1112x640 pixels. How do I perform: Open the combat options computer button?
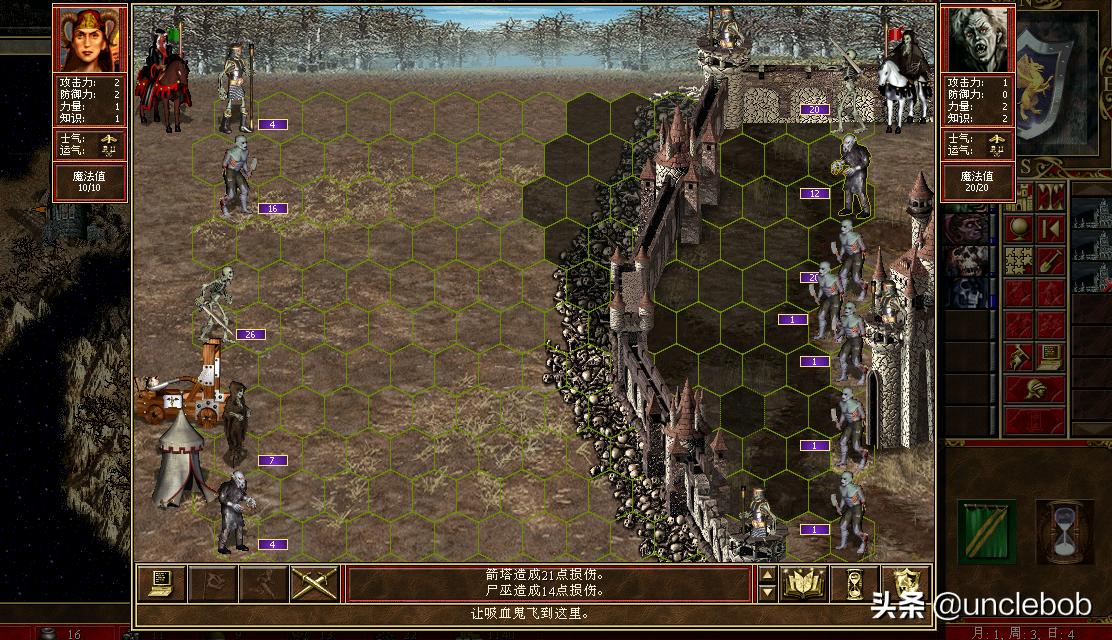(x=160, y=584)
